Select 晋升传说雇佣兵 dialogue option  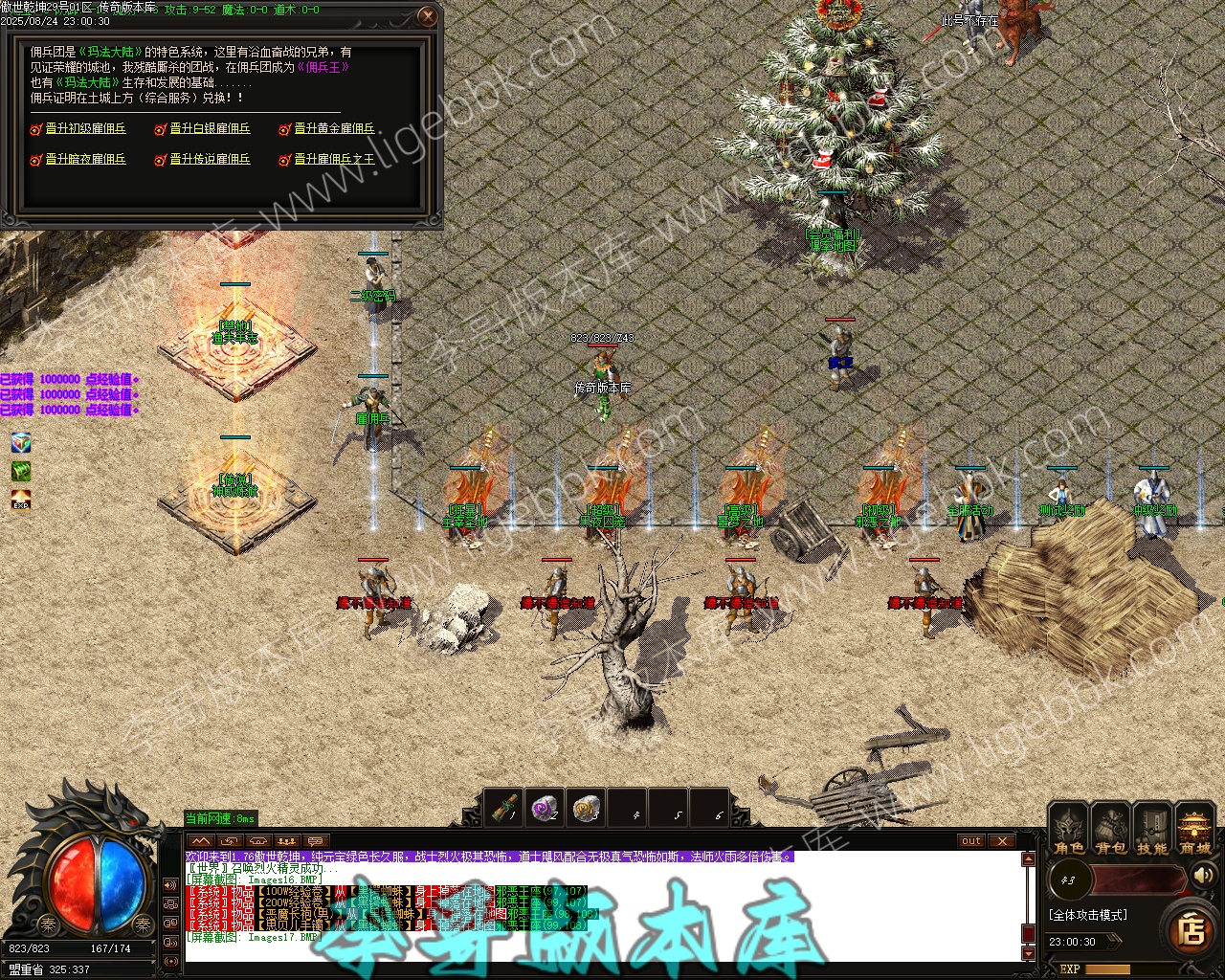coord(210,159)
